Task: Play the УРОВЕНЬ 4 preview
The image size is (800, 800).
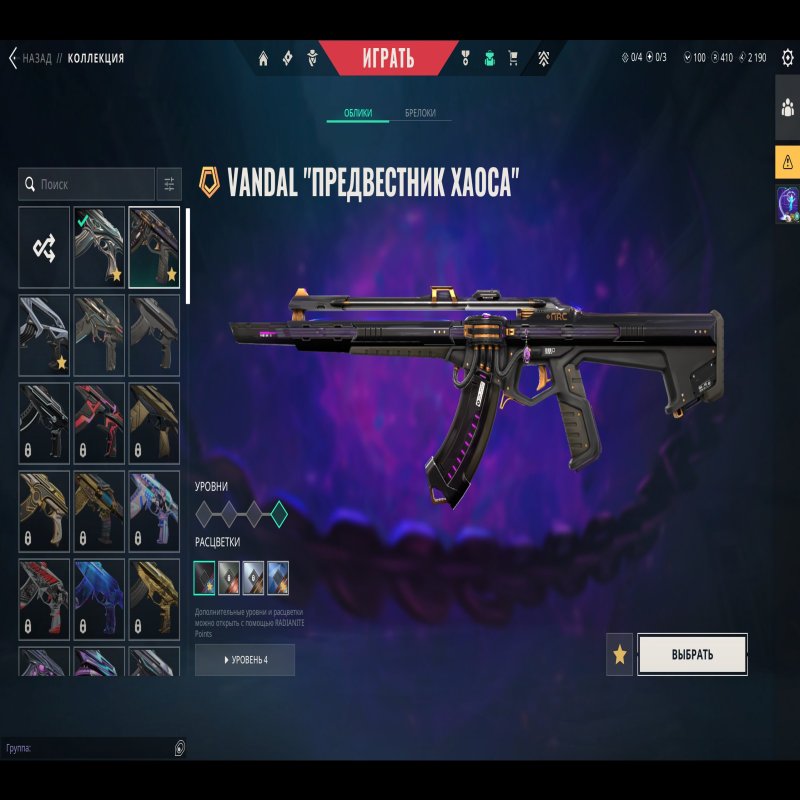Action: [x=245, y=660]
